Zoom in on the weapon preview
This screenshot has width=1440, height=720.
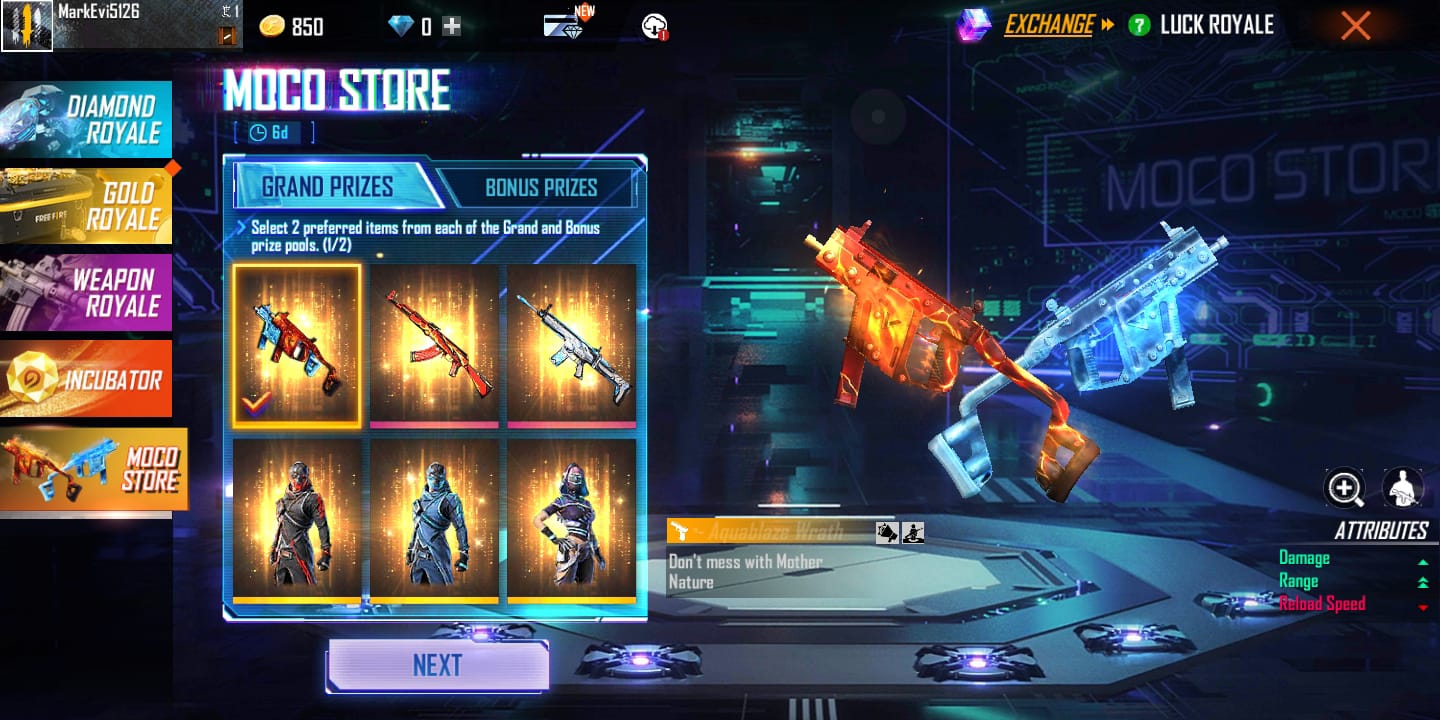coord(1345,488)
